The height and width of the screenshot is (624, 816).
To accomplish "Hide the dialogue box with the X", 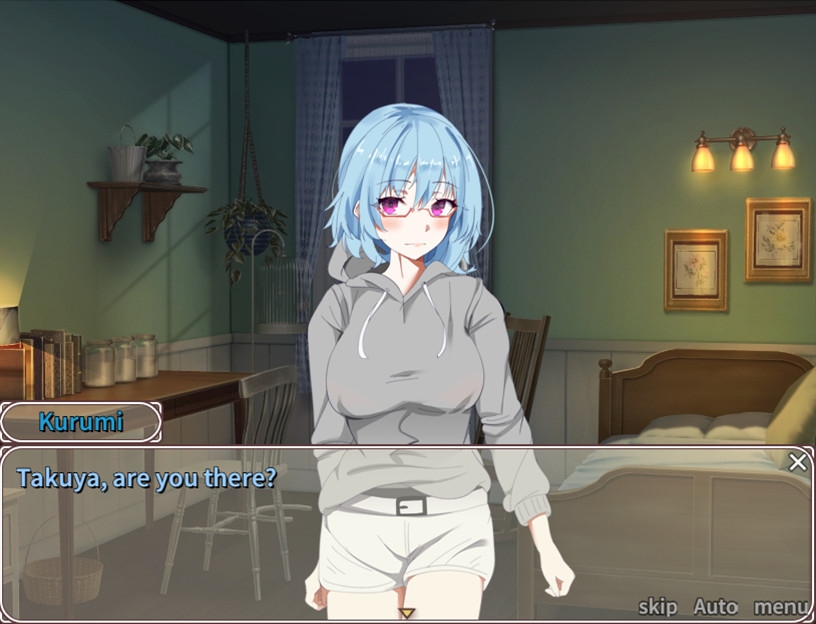I will click(797, 462).
